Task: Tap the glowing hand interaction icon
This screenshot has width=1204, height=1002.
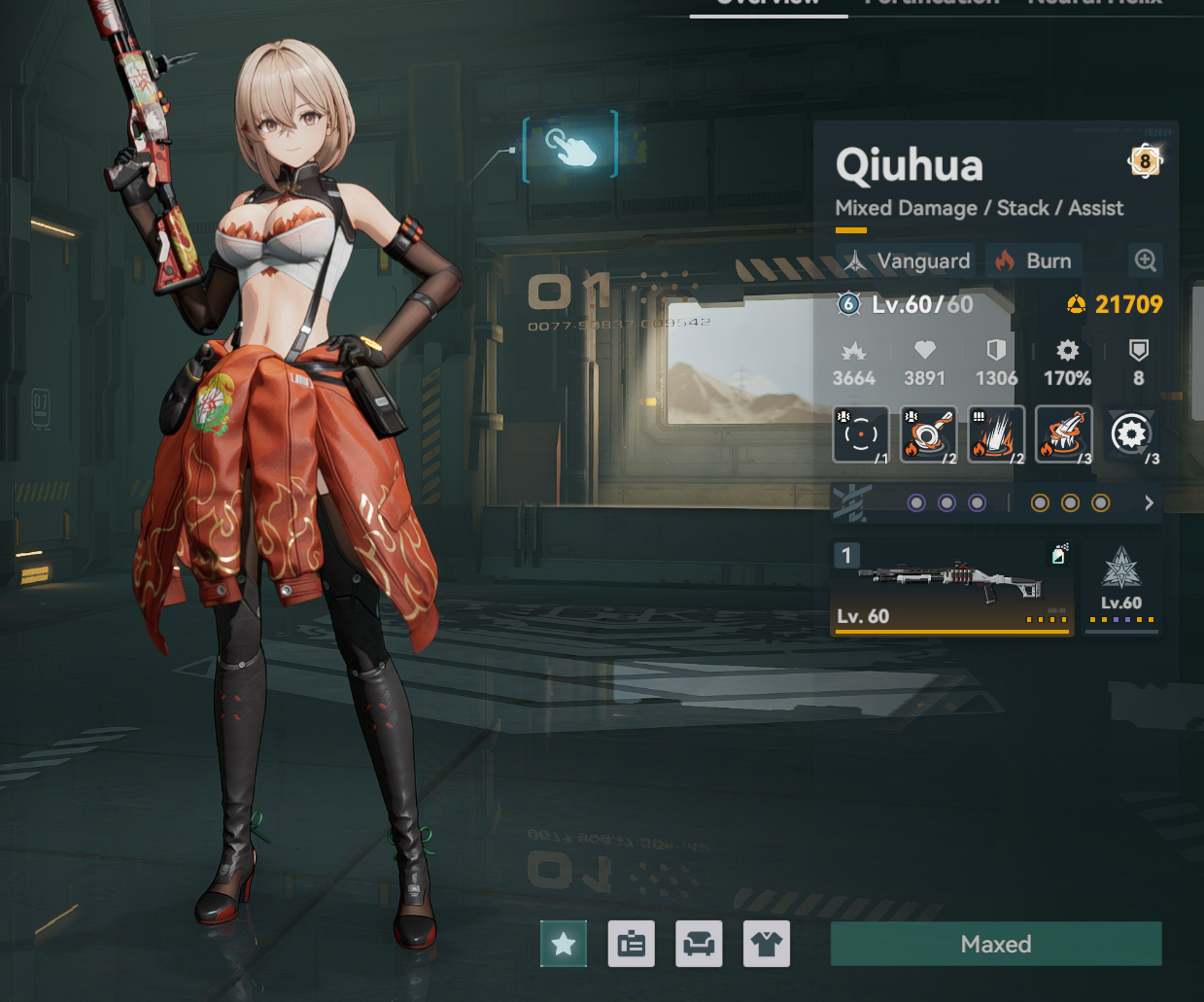Action: click(570, 147)
